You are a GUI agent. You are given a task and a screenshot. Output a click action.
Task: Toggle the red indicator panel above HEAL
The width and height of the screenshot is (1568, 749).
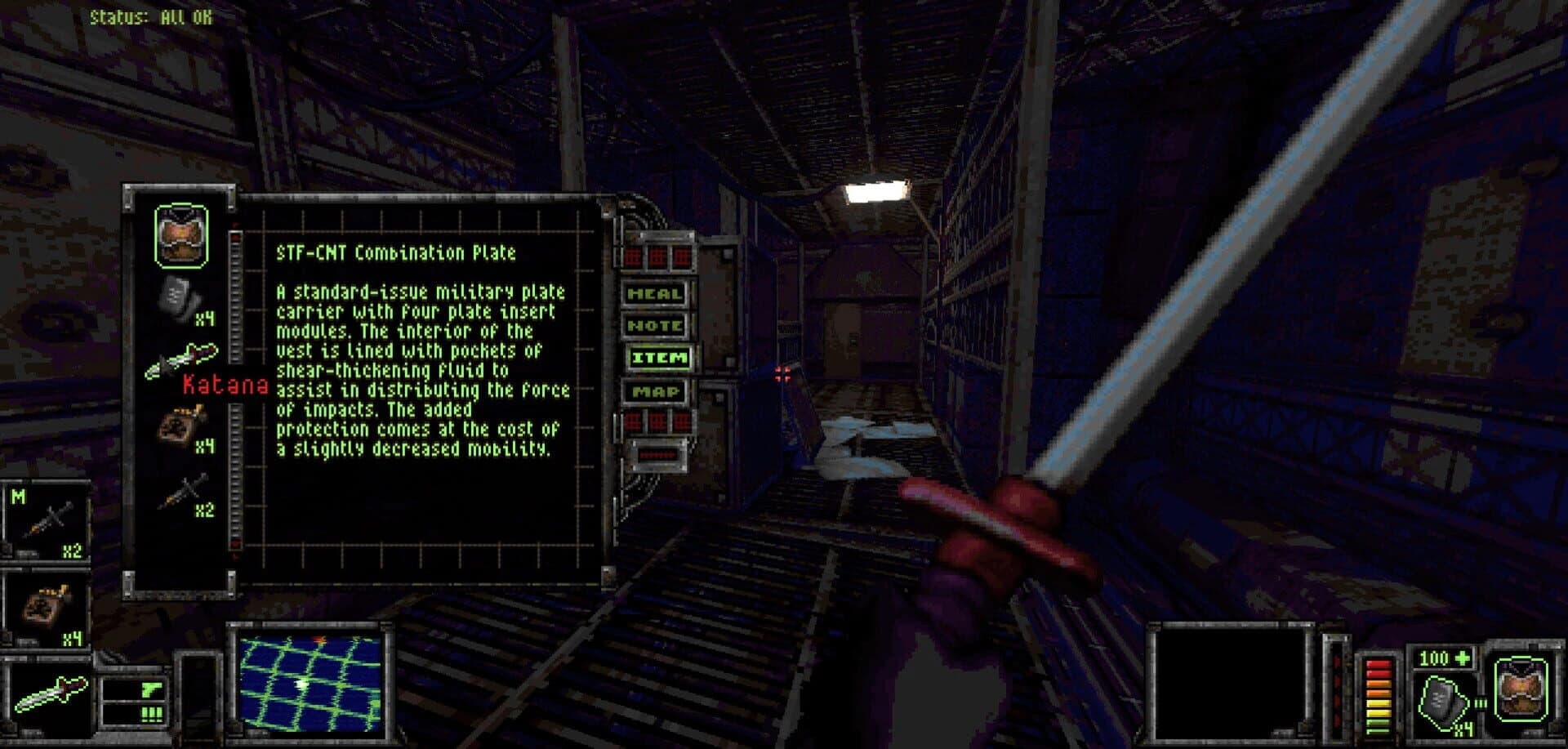coord(657,256)
